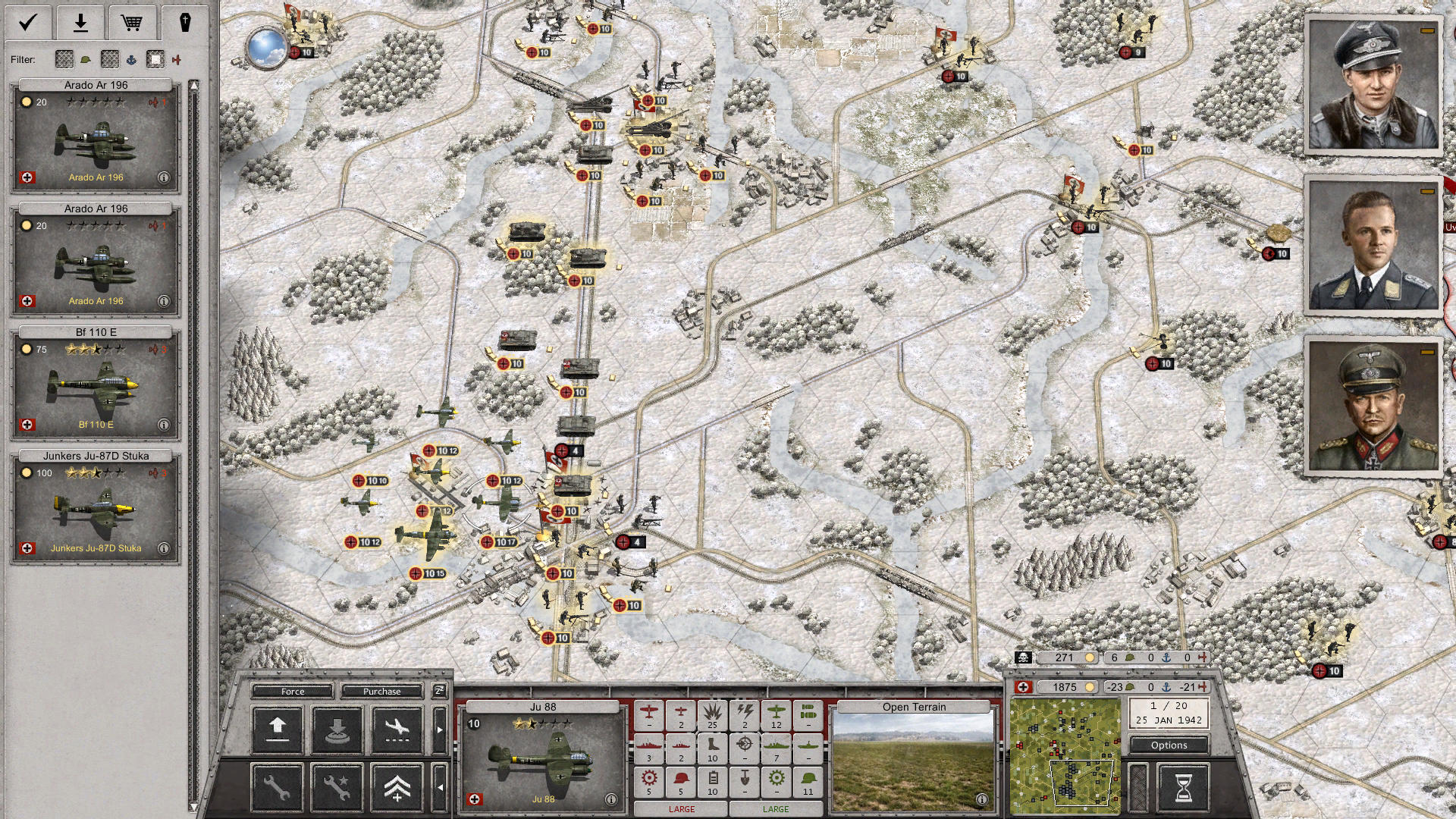Expand the Arado Ar 196 info details
Image resolution: width=1456 pixels, height=819 pixels.
pyautogui.click(x=163, y=177)
